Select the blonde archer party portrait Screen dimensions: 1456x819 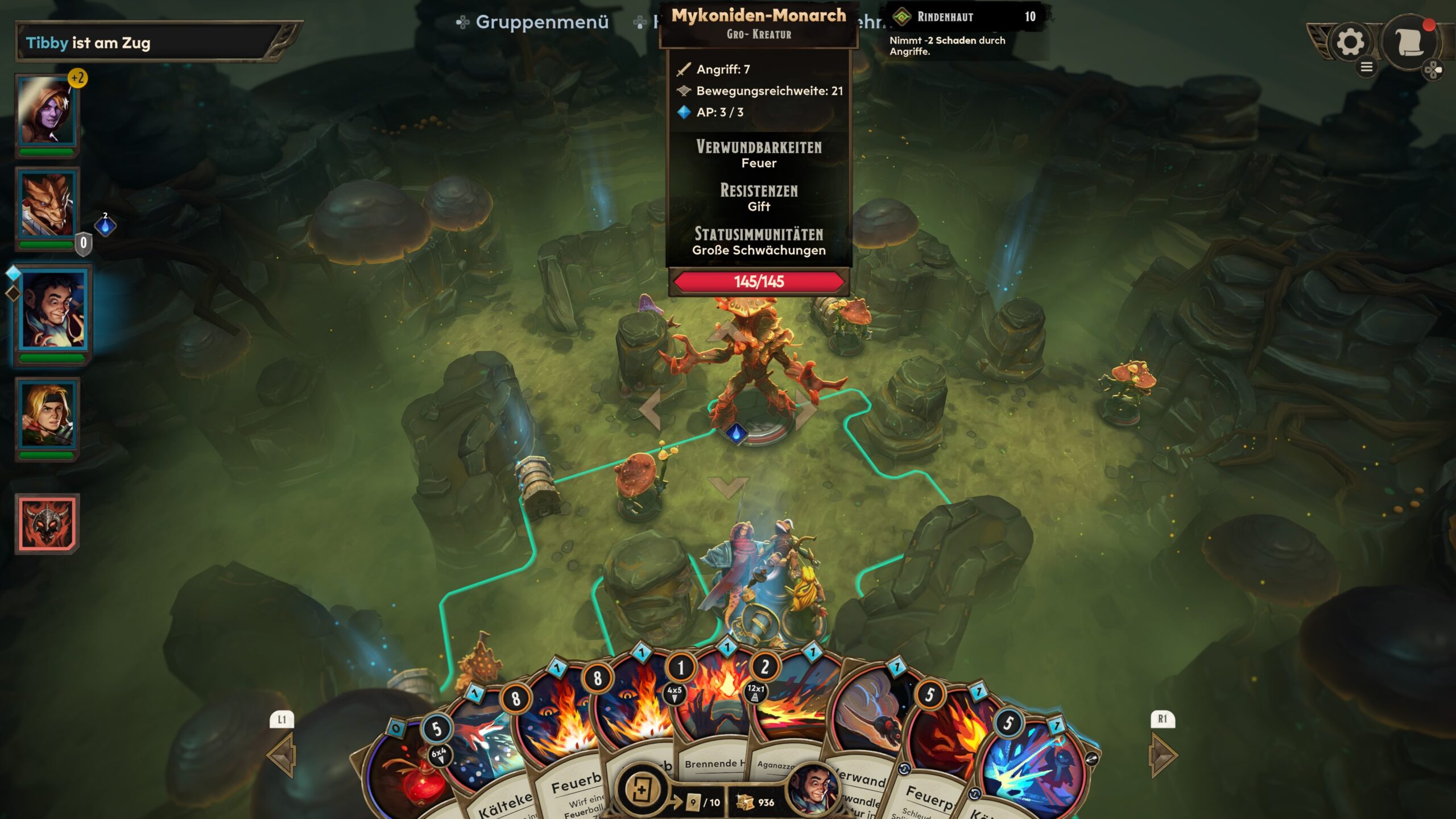click(x=47, y=415)
